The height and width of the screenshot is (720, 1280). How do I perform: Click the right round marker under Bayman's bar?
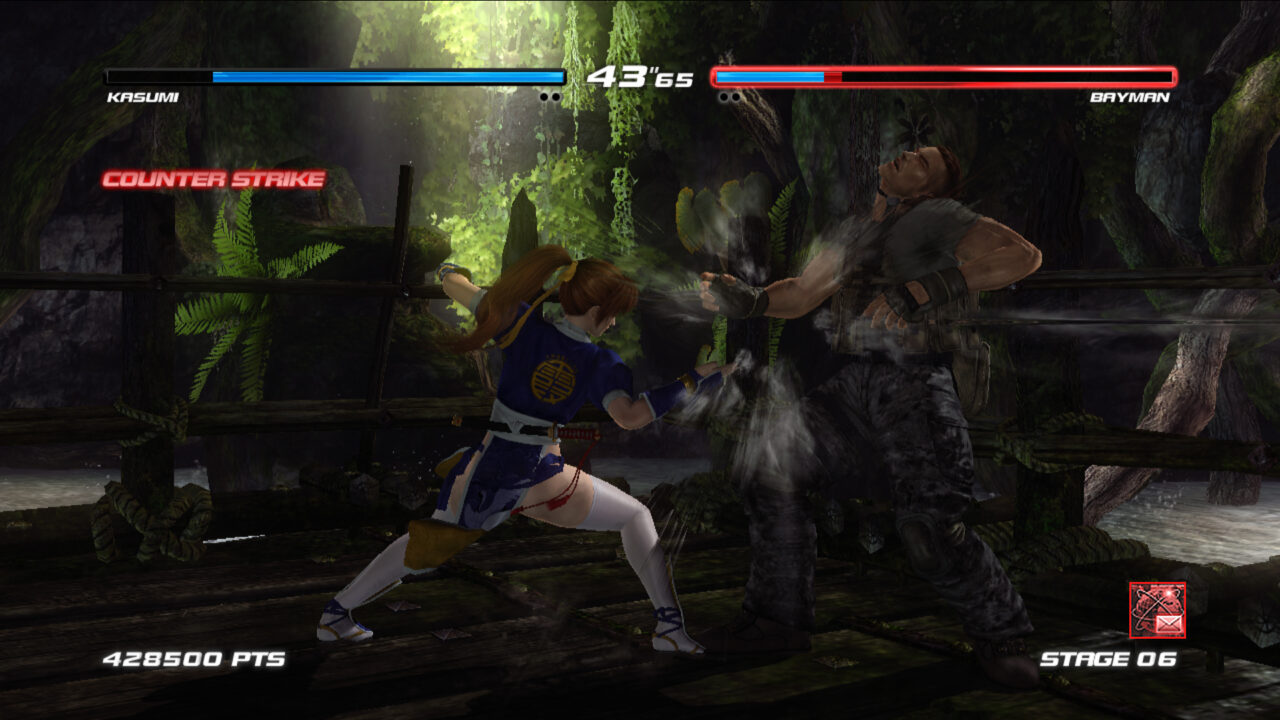tap(736, 96)
